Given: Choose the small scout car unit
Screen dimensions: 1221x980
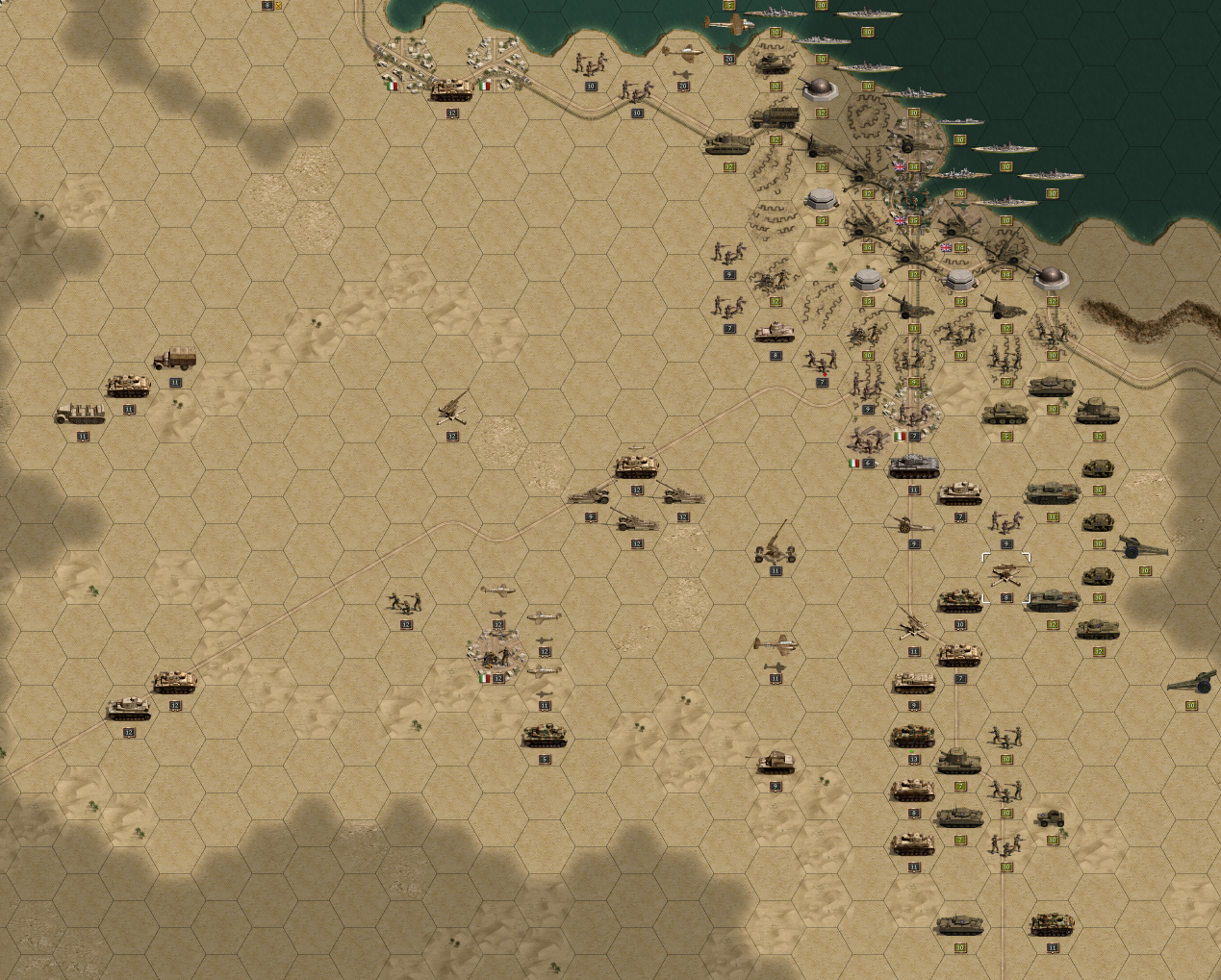Looking at the screenshot, I should (1051, 818).
